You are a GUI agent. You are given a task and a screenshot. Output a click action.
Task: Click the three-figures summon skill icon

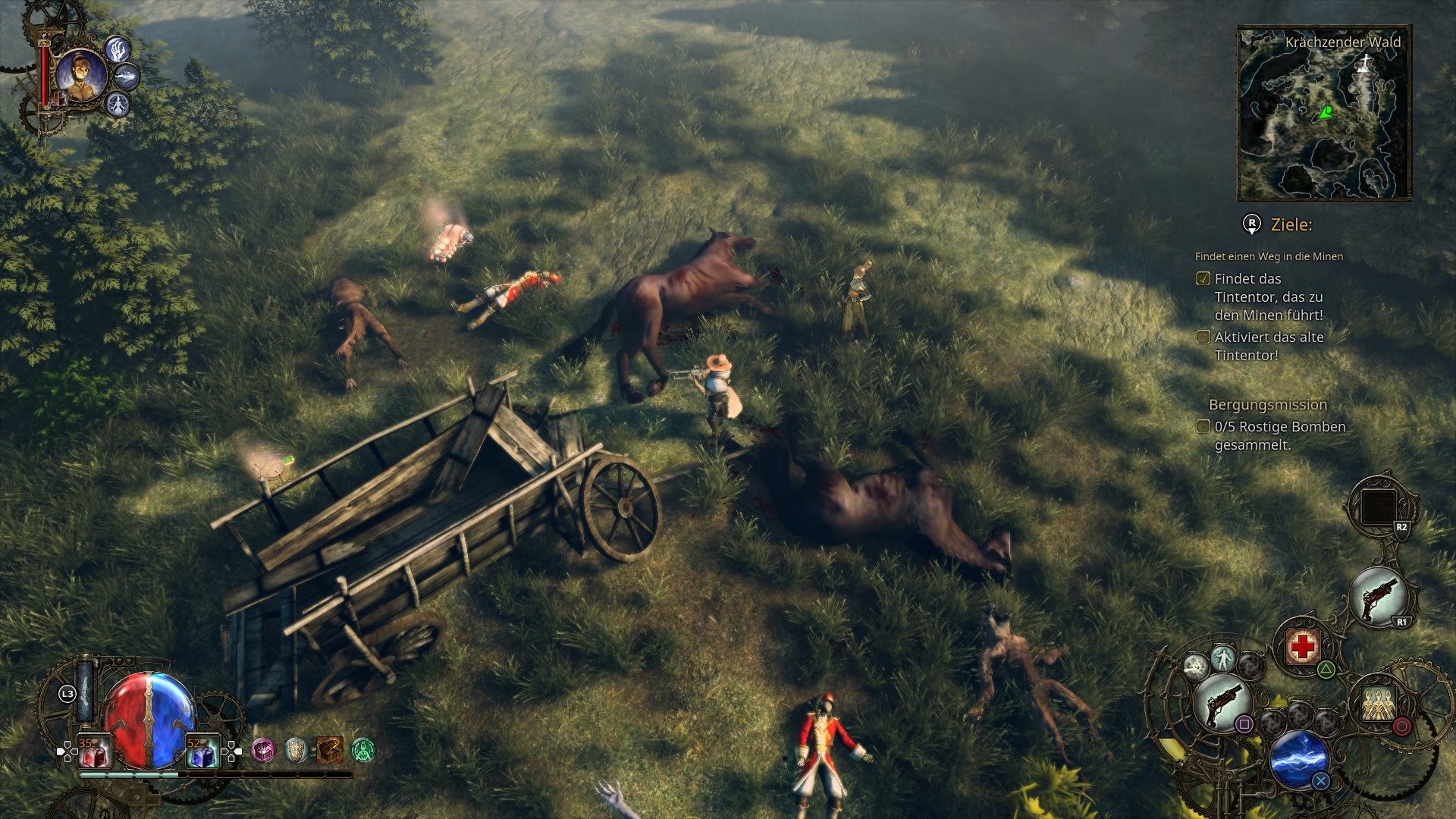(x=1377, y=703)
